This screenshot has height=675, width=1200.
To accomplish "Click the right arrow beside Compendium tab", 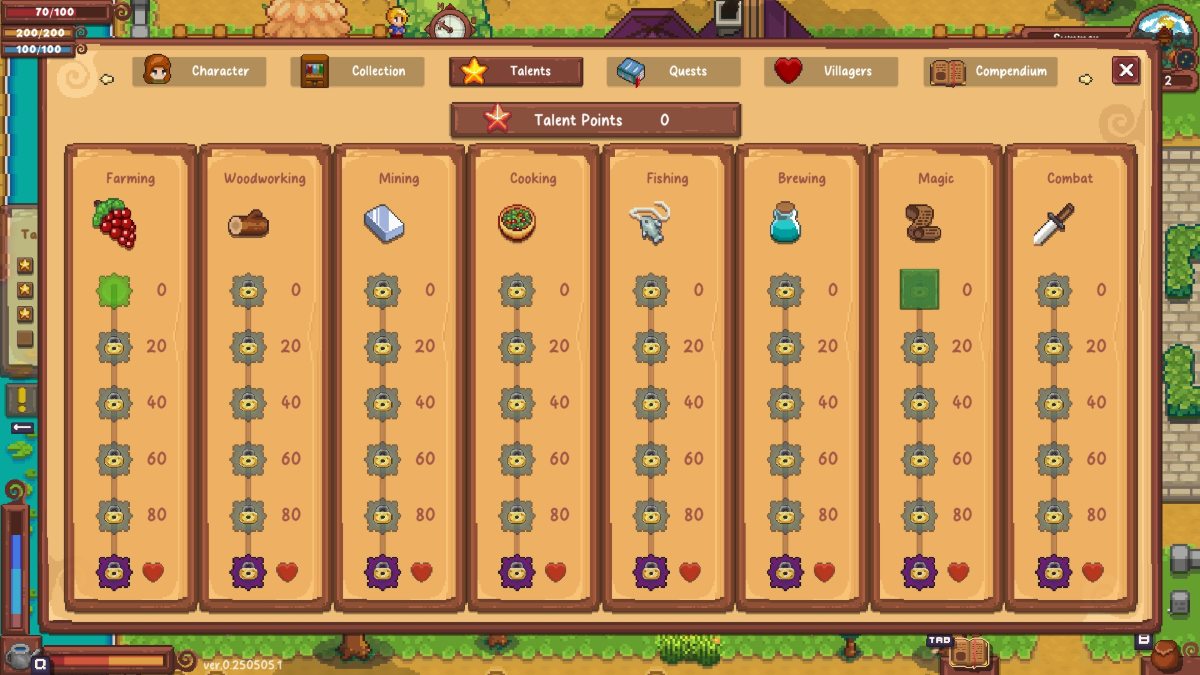I will pyautogui.click(x=1085, y=78).
